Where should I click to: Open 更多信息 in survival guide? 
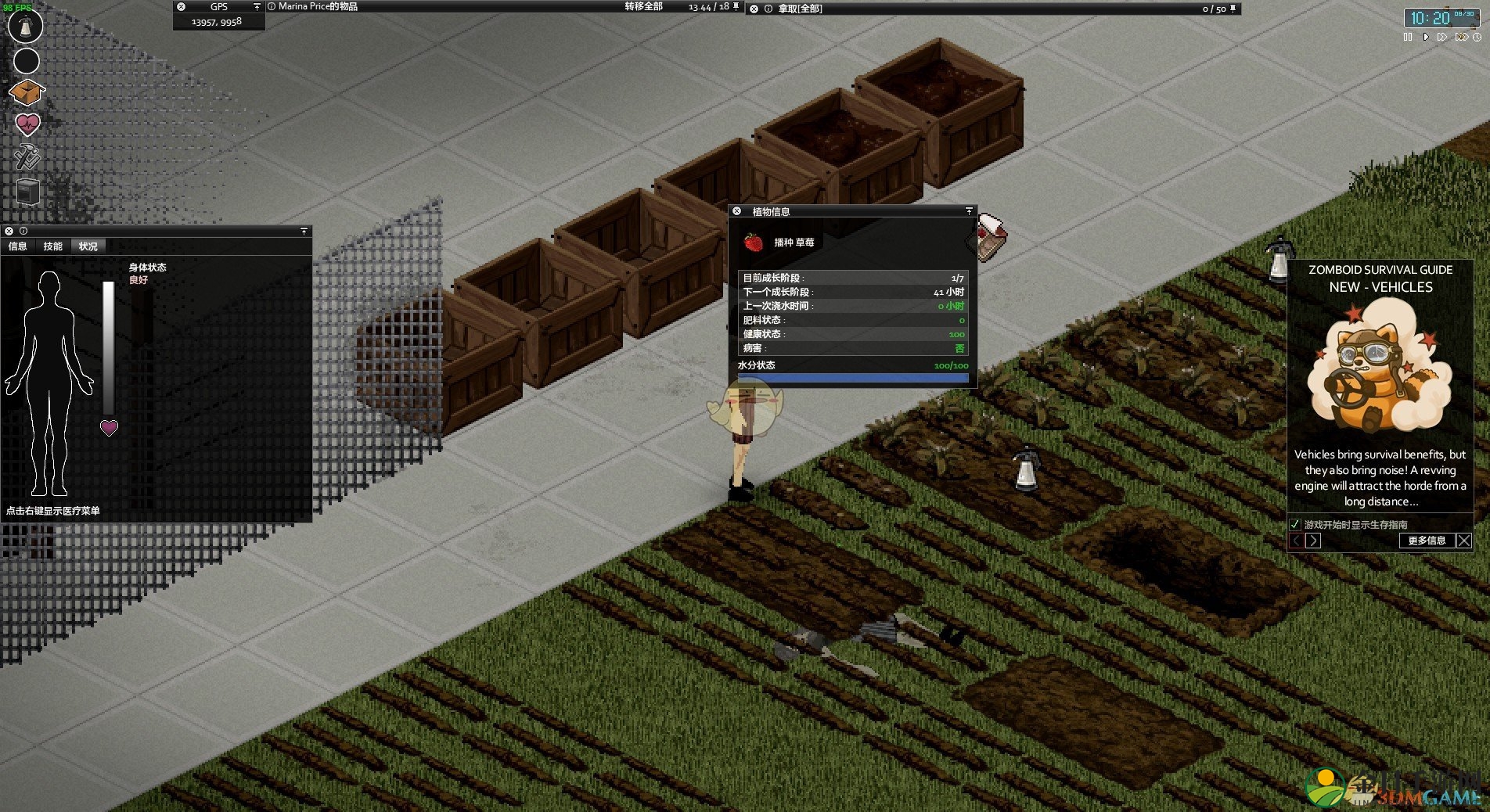coord(1426,541)
